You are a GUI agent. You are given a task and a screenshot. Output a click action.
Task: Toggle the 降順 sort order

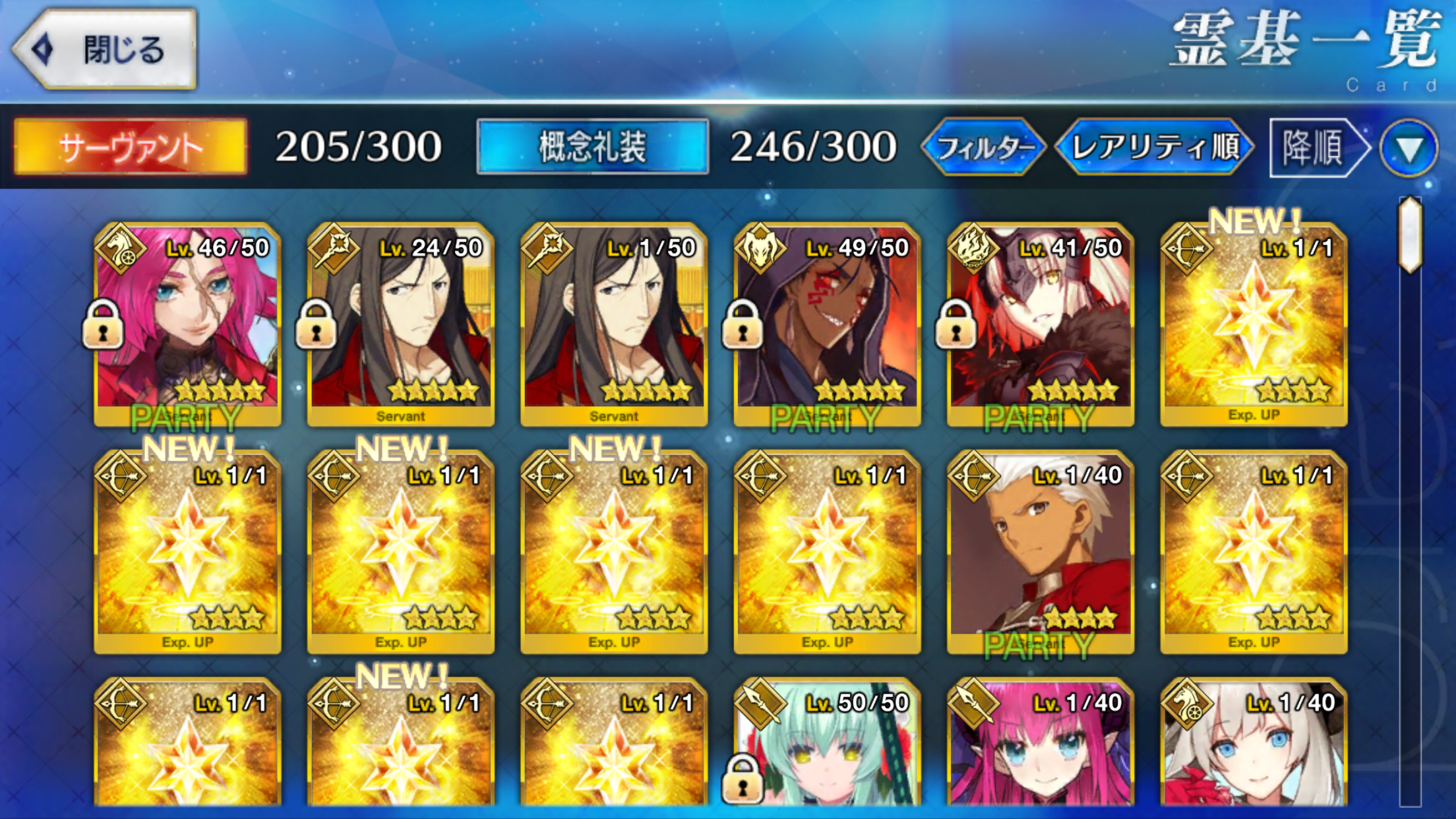click(1316, 147)
